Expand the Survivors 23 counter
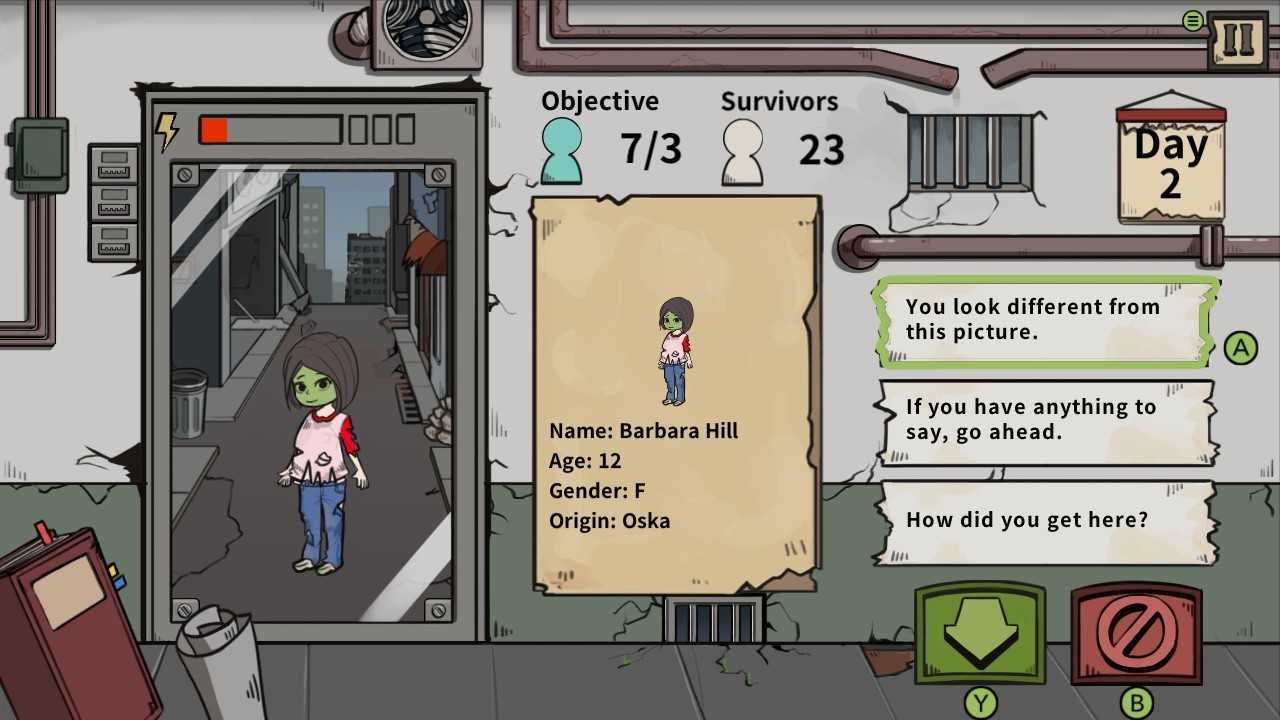This screenshot has width=1280, height=720. click(x=822, y=150)
